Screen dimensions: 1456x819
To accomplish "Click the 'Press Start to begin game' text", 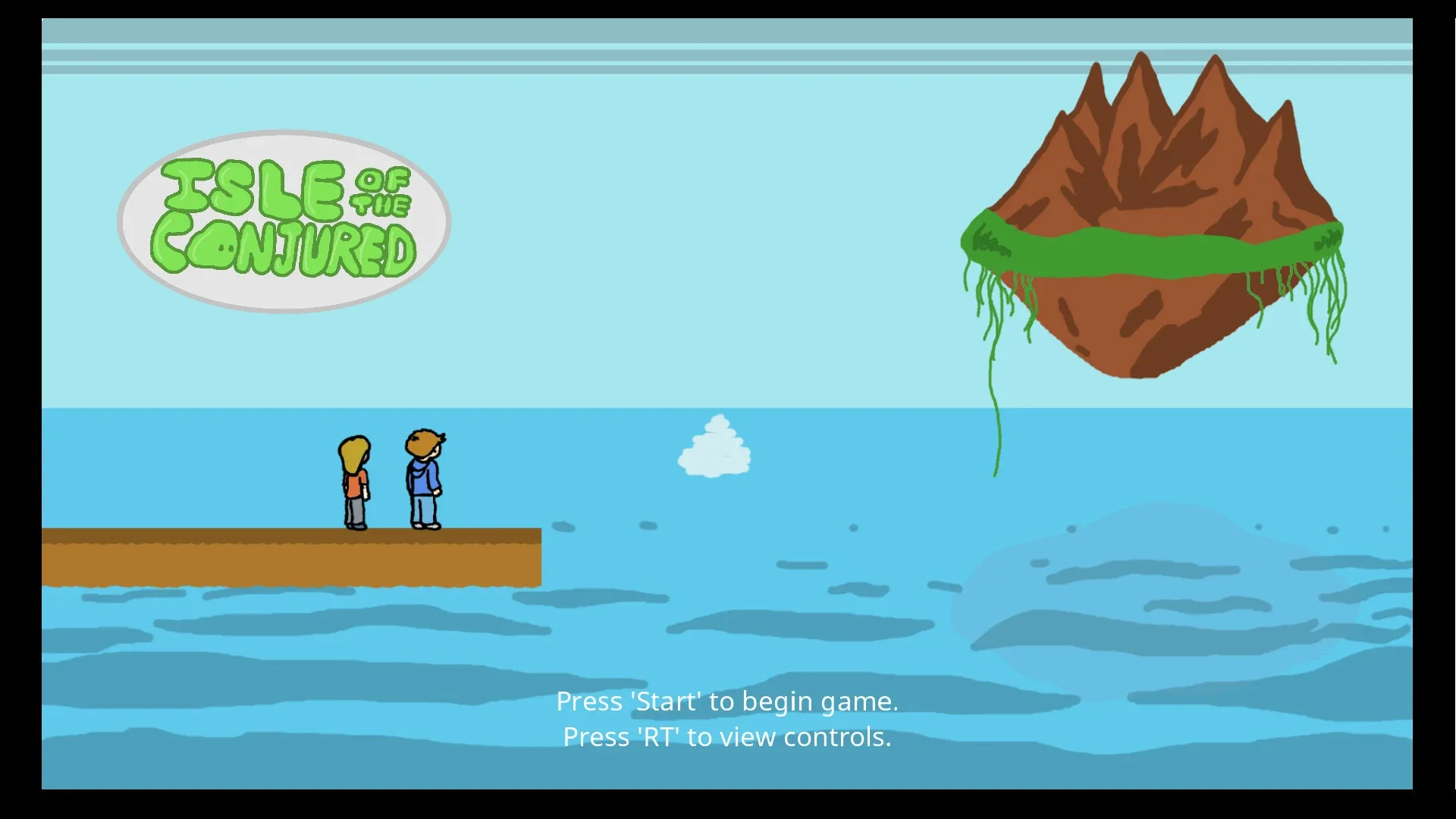I will coord(727,701).
